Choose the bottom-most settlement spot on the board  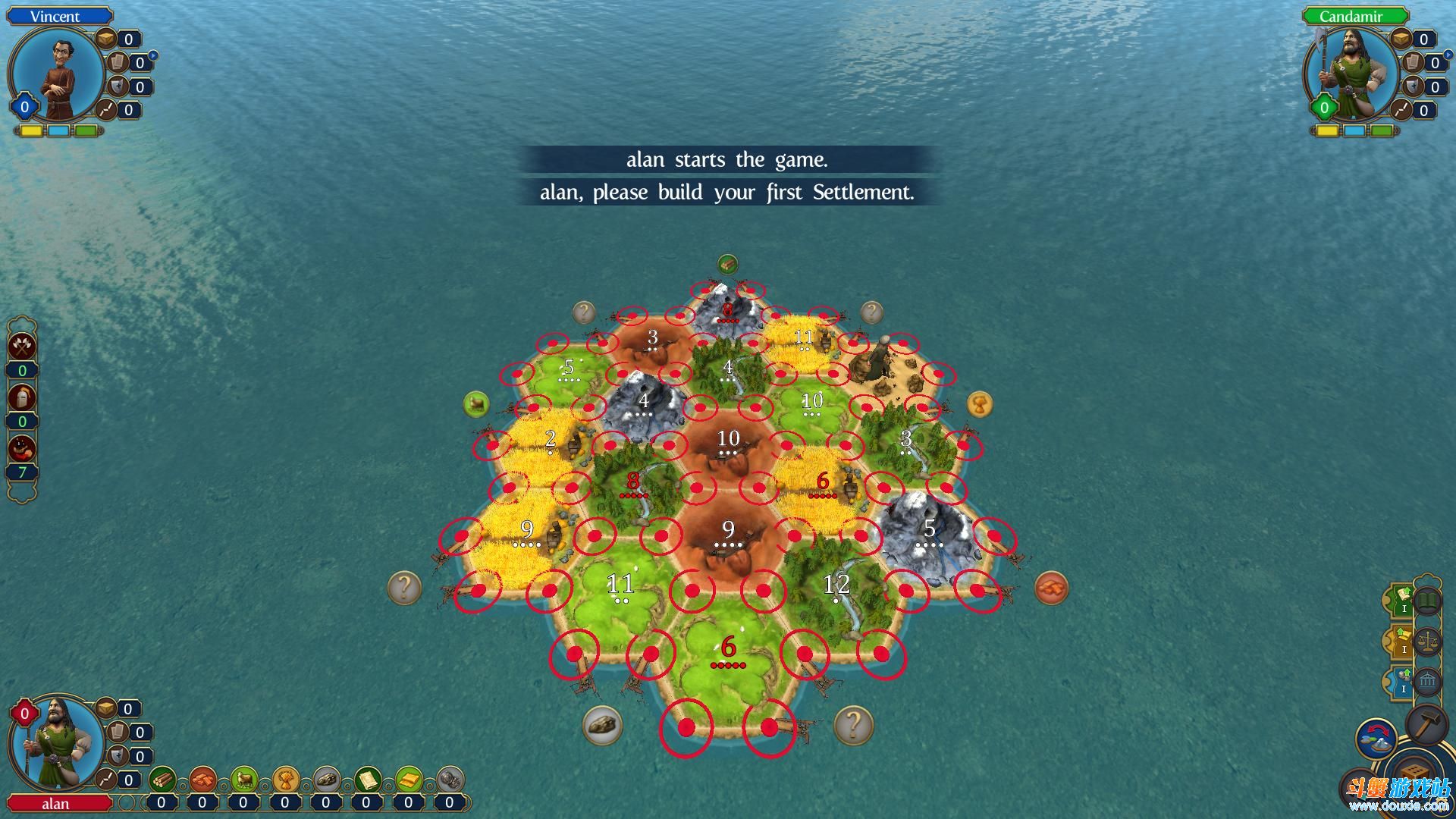pos(686,727)
